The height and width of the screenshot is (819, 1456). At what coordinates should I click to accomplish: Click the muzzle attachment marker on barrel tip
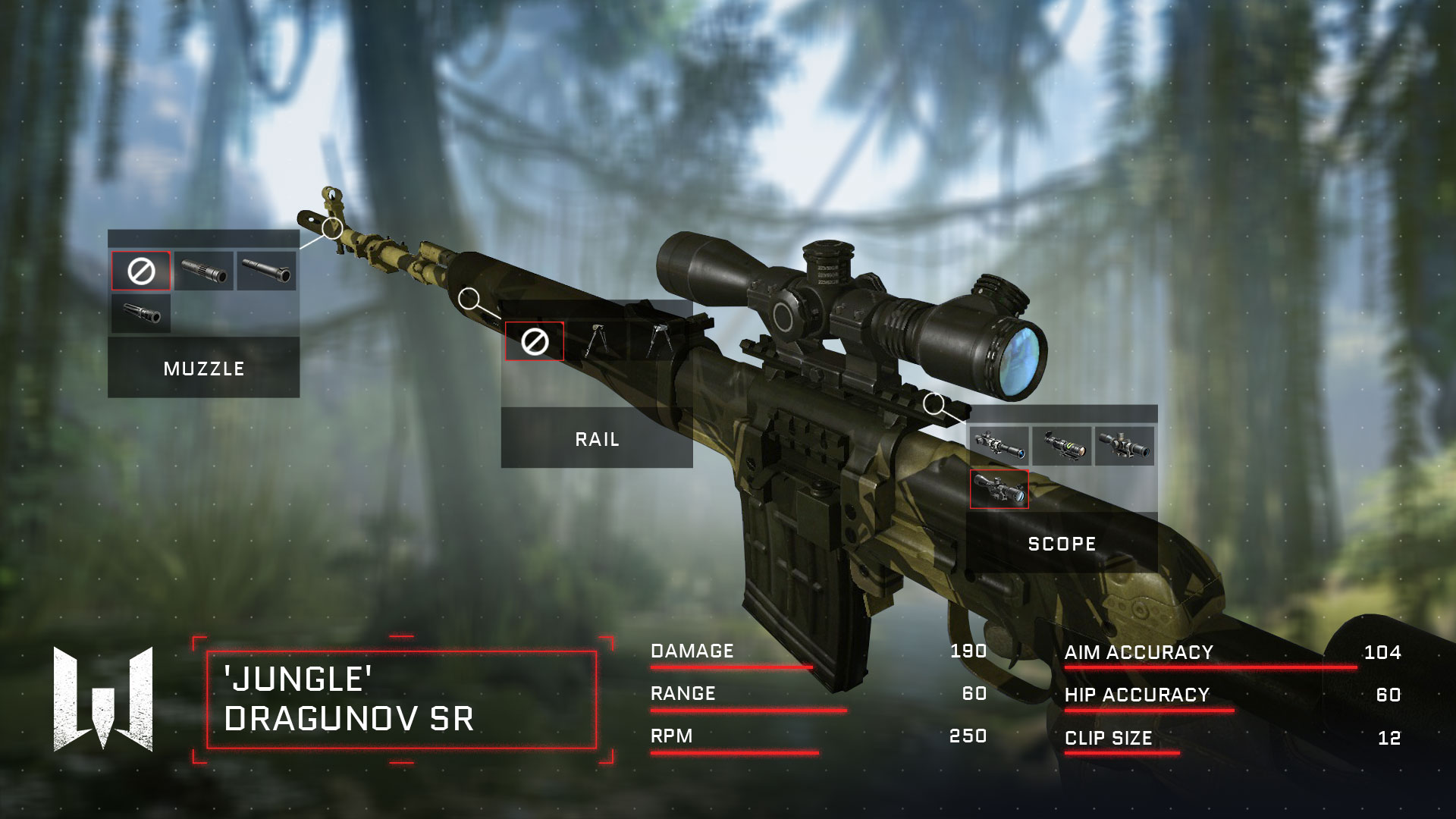(332, 227)
